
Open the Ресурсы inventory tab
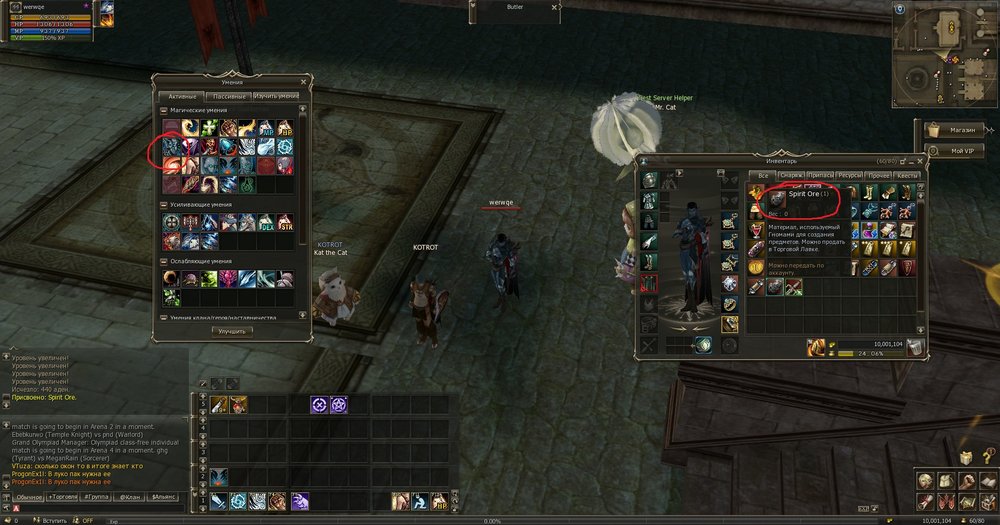pyautogui.click(x=849, y=175)
